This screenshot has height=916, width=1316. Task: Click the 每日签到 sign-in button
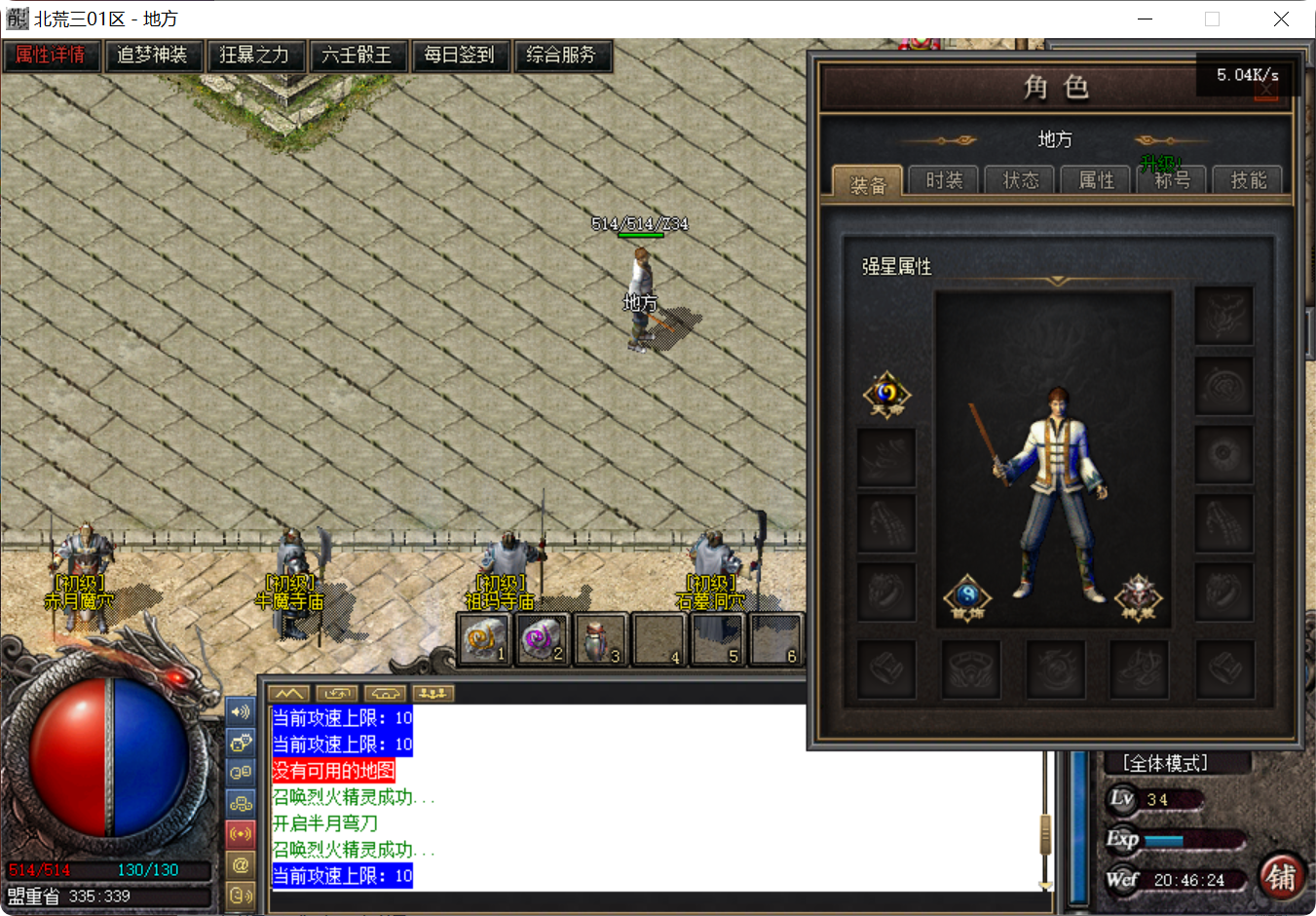click(x=461, y=56)
